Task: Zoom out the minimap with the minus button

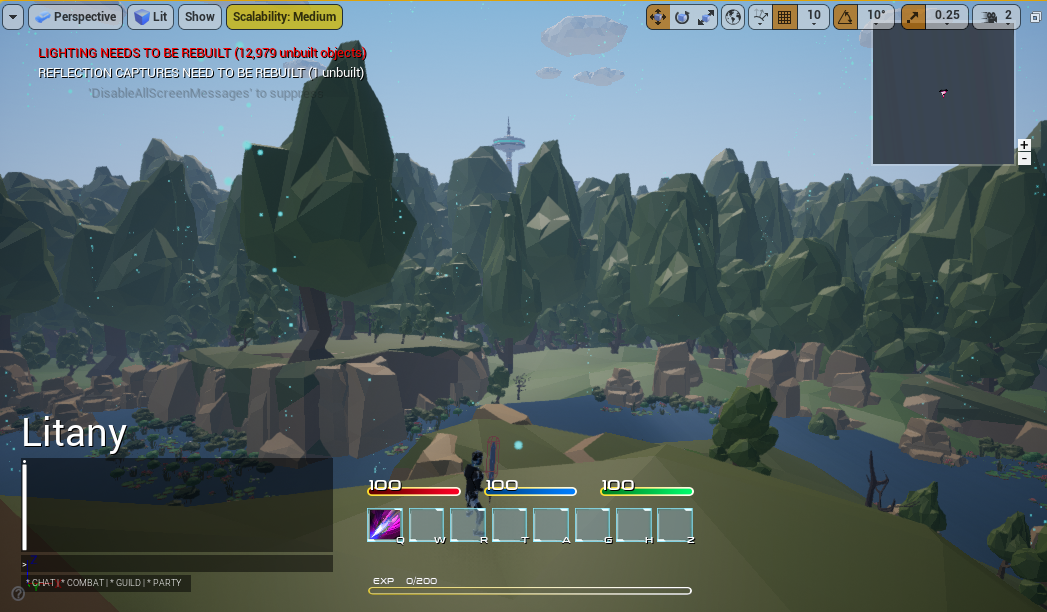Action: click(1024, 159)
